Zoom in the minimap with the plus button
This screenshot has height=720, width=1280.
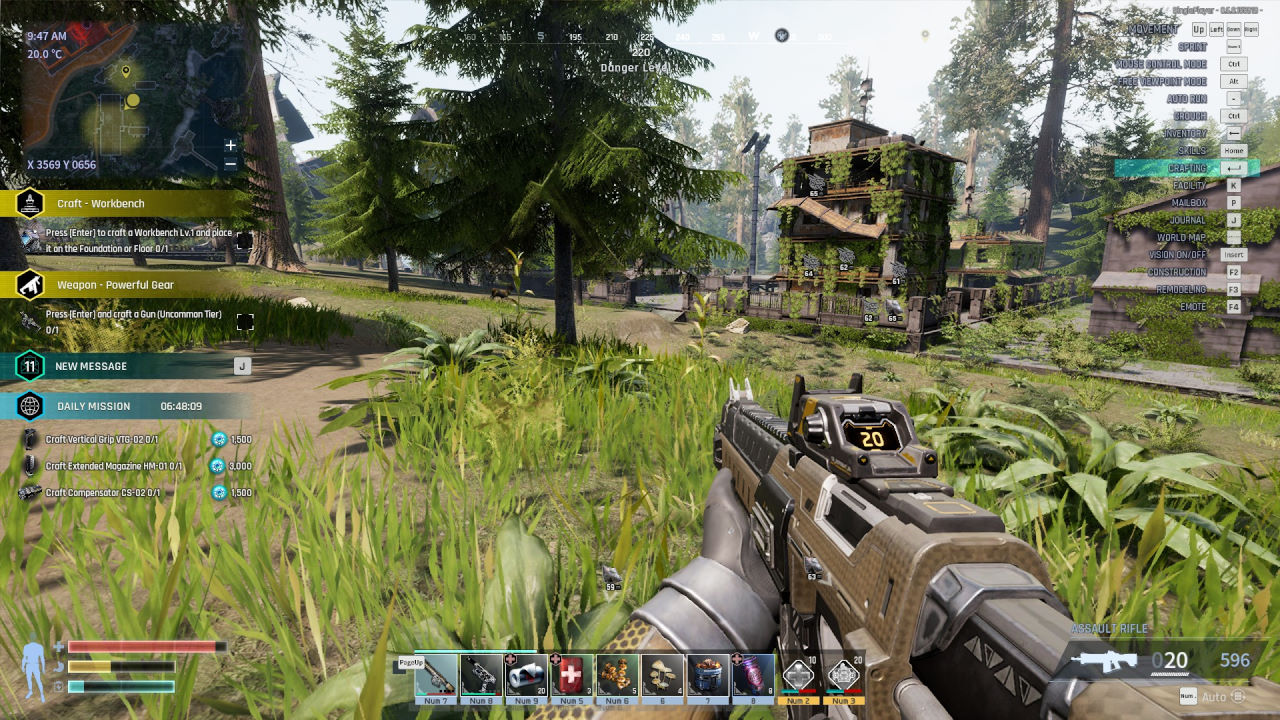231,145
